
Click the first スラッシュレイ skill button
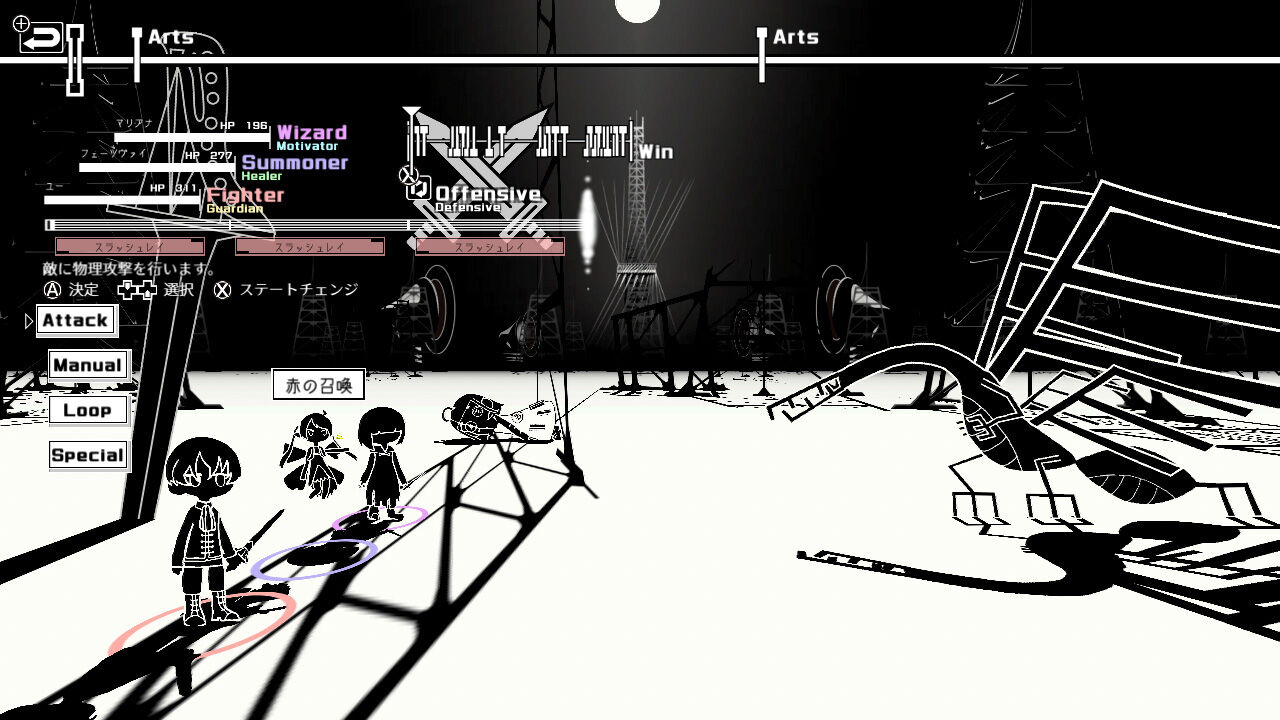click(130, 245)
